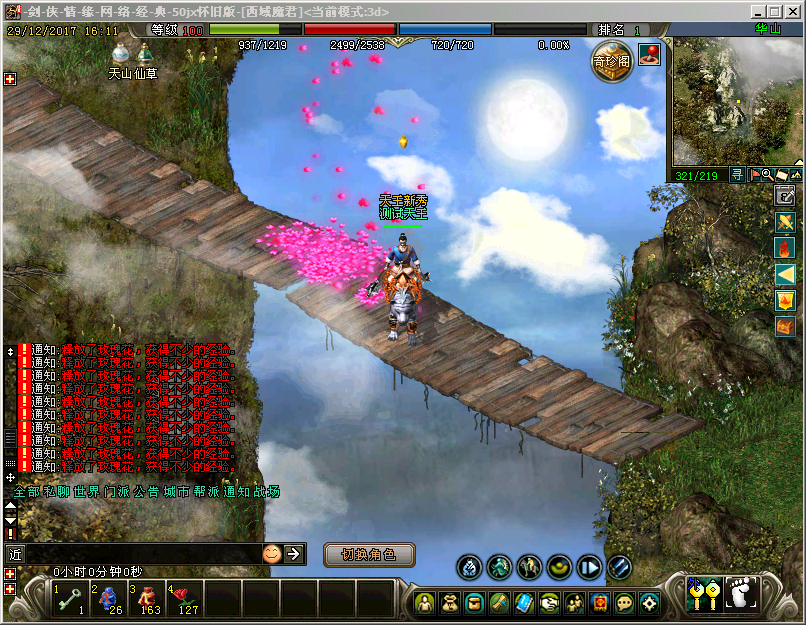
Task: Click the chat text input box
Action: click(x=140, y=553)
